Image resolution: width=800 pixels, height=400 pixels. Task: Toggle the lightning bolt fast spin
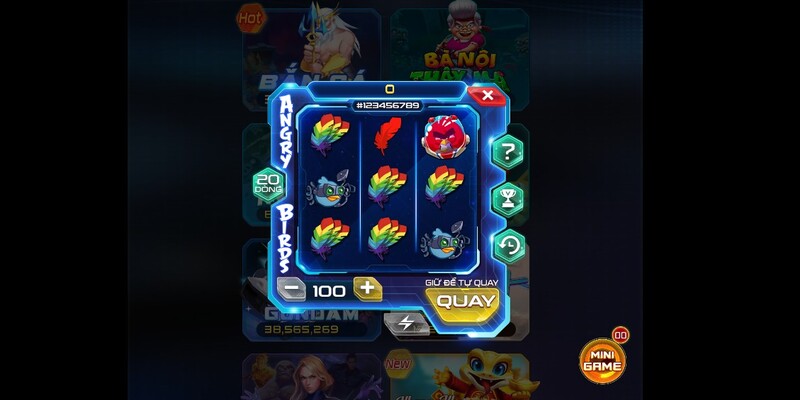pos(407,322)
